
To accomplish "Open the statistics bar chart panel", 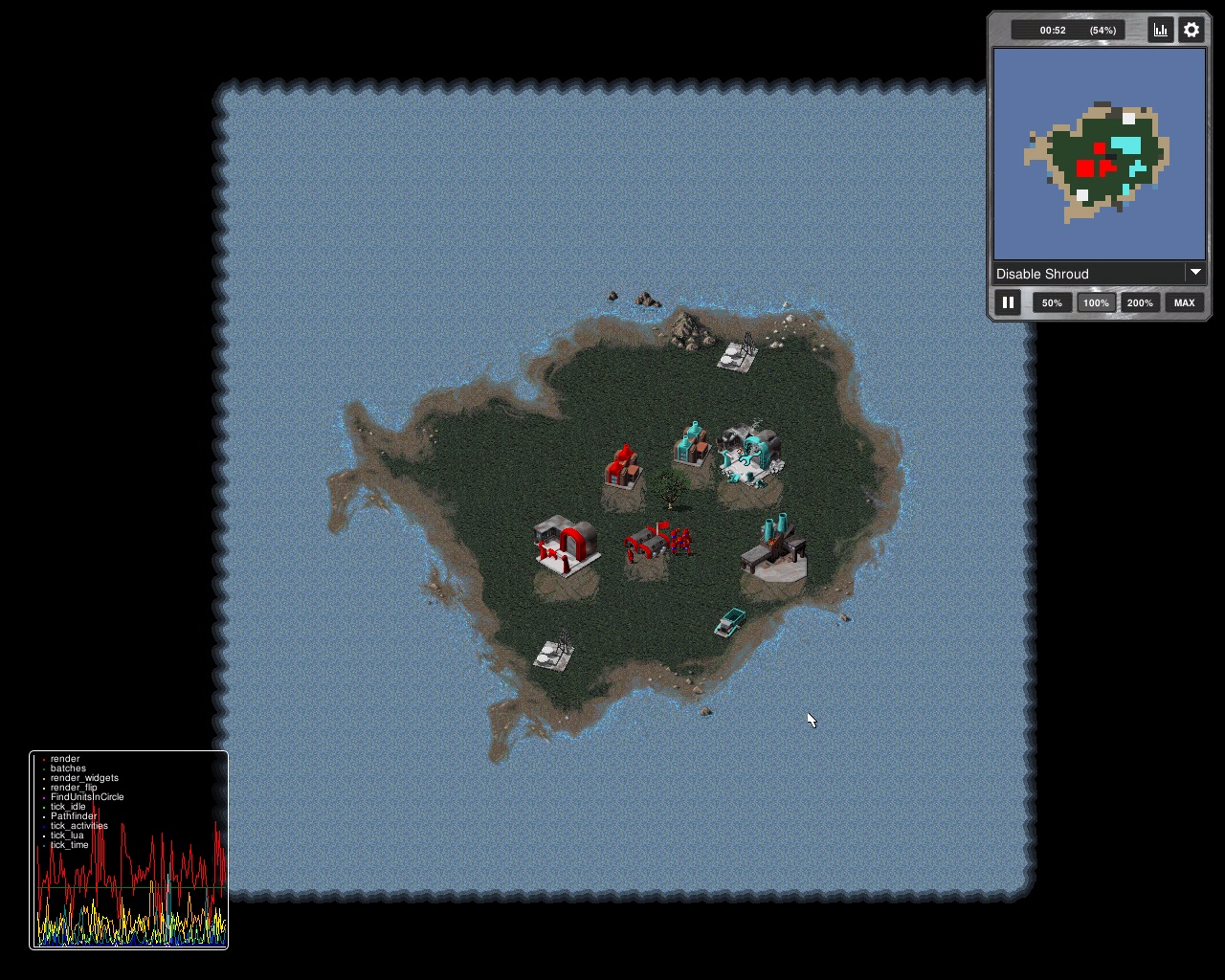I will 1161,30.
